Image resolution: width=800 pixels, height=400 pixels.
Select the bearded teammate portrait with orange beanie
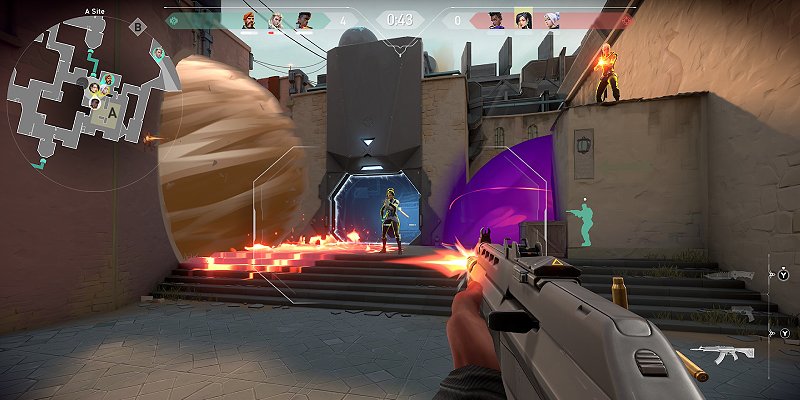coord(249,19)
